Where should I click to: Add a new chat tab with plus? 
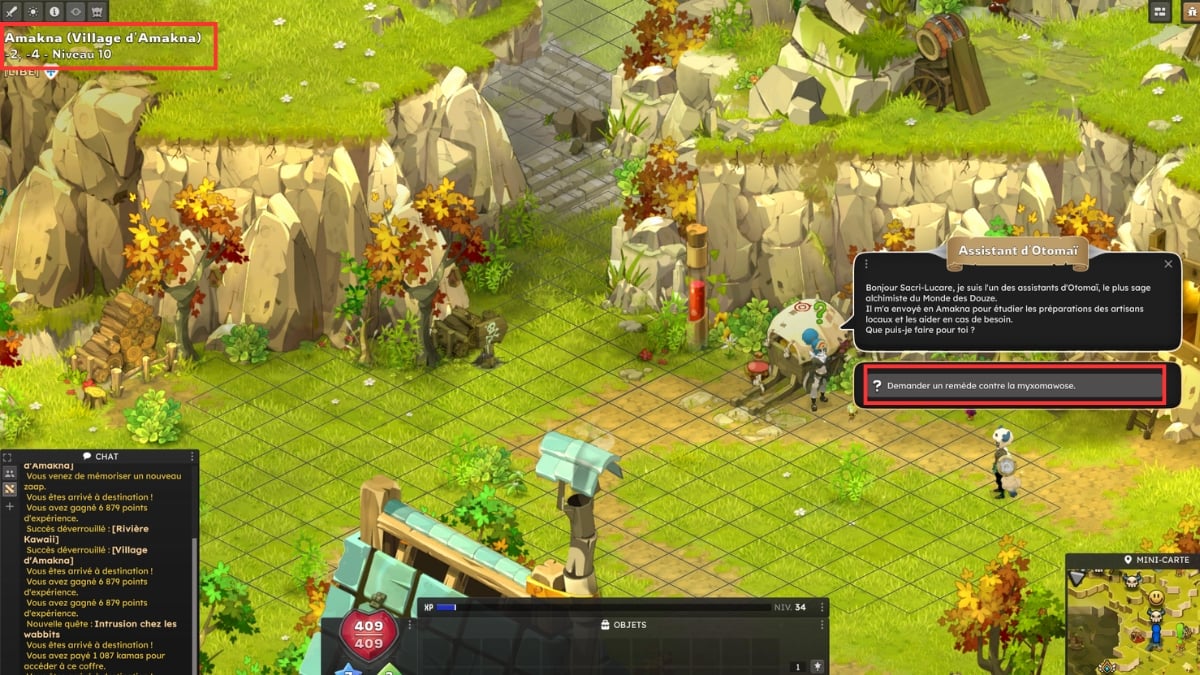pos(10,506)
